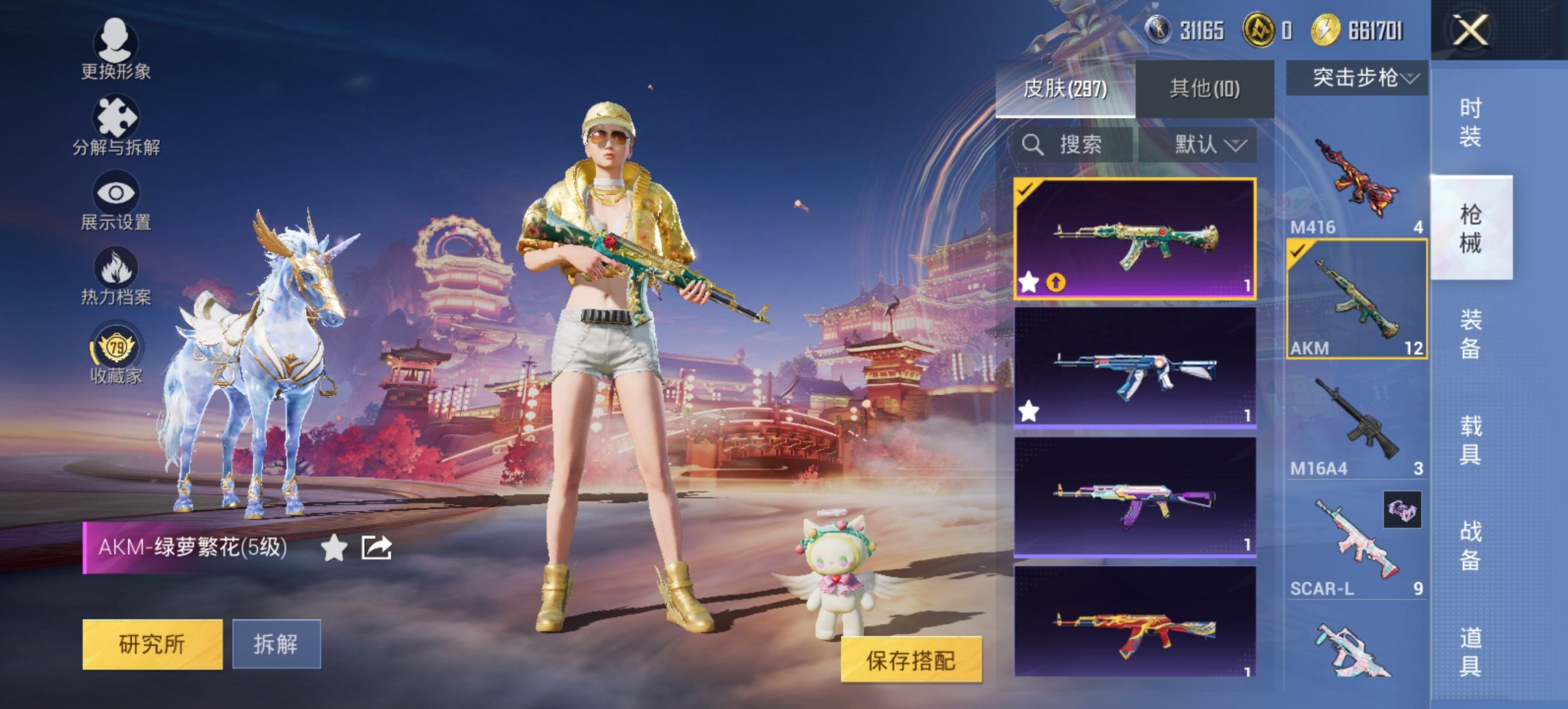Click the gold coin currency icon showing 661701
1568x709 pixels.
(x=1326, y=29)
